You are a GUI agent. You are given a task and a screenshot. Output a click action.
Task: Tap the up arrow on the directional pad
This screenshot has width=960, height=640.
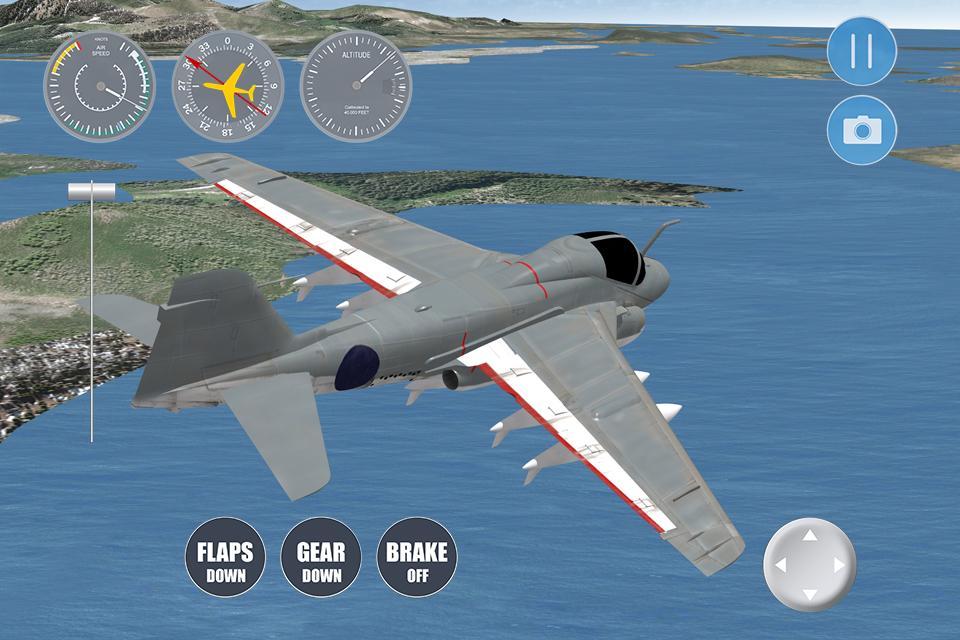(x=810, y=537)
